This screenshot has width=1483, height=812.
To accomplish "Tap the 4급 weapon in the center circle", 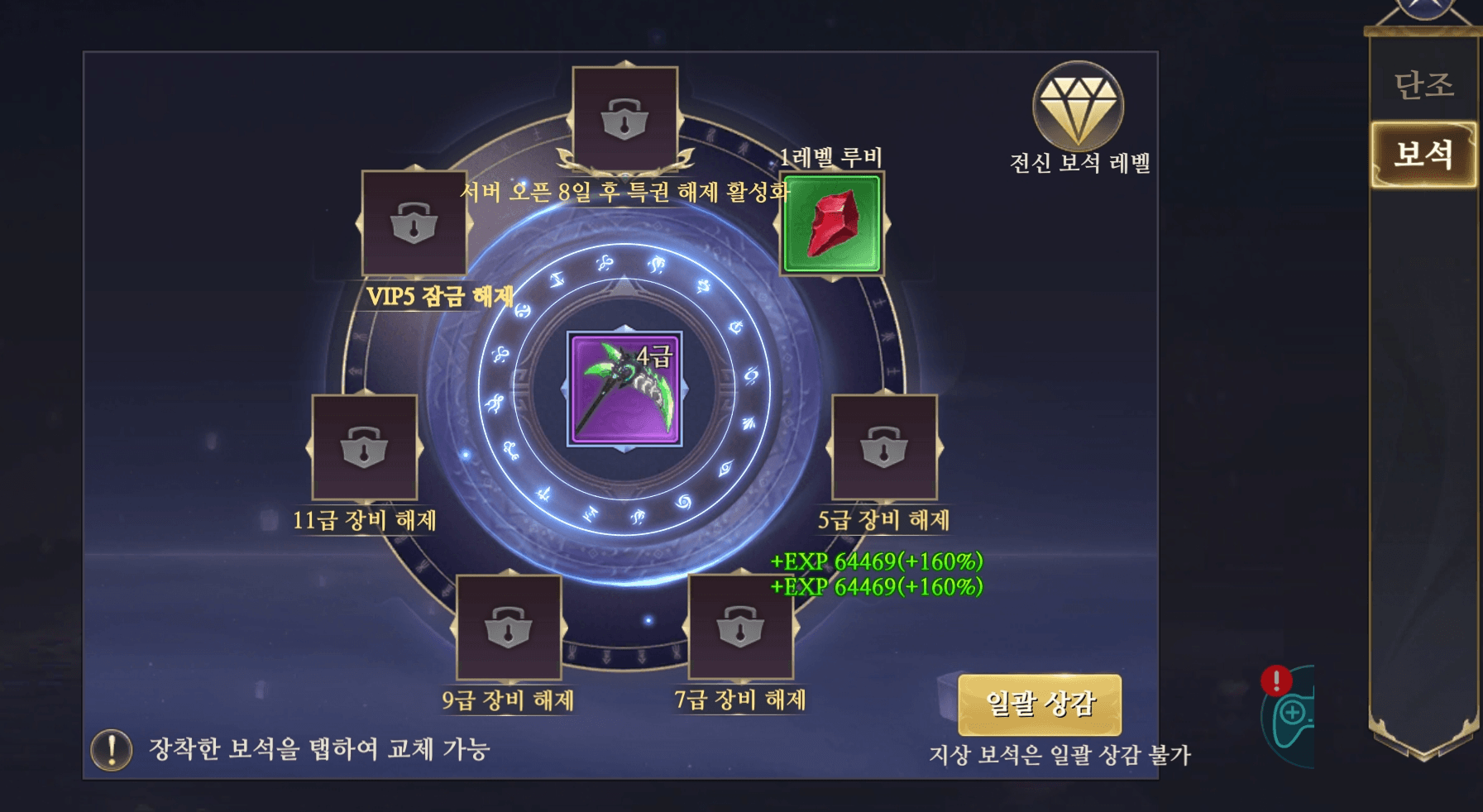I will 626,389.
